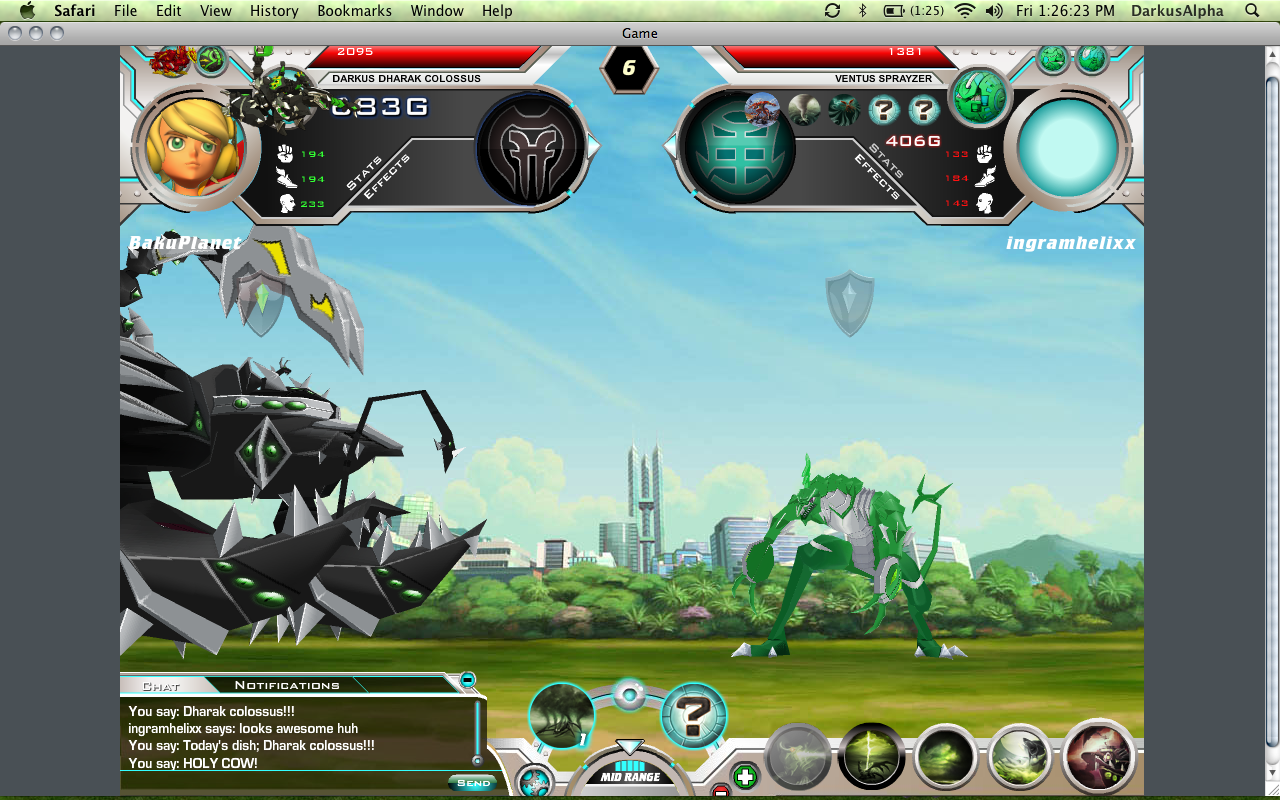
Task: Select the question mark mystery card
Action: pyautogui.click(x=693, y=715)
